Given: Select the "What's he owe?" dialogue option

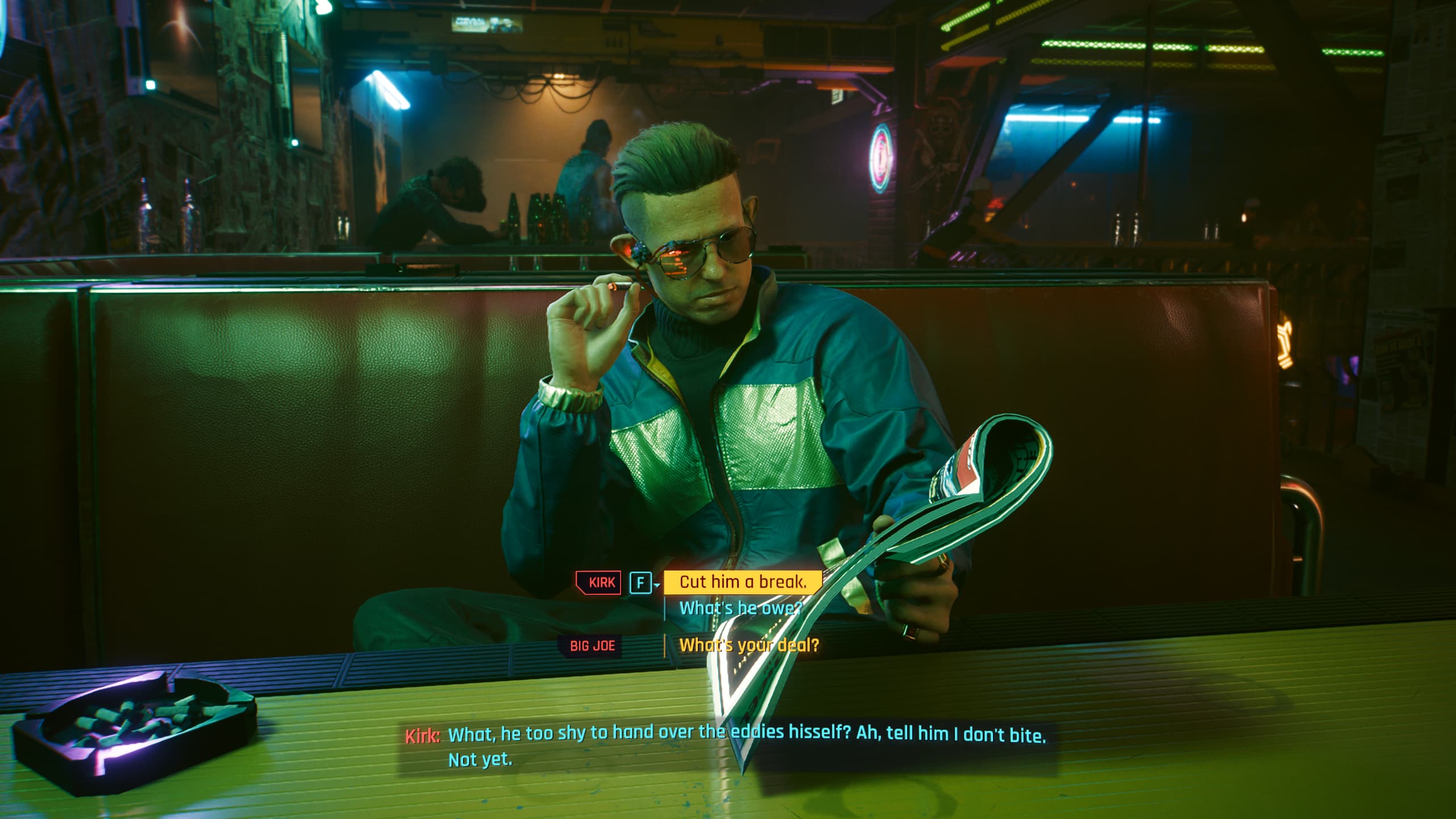Looking at the screenshot, I should click(x=741, y=609).
